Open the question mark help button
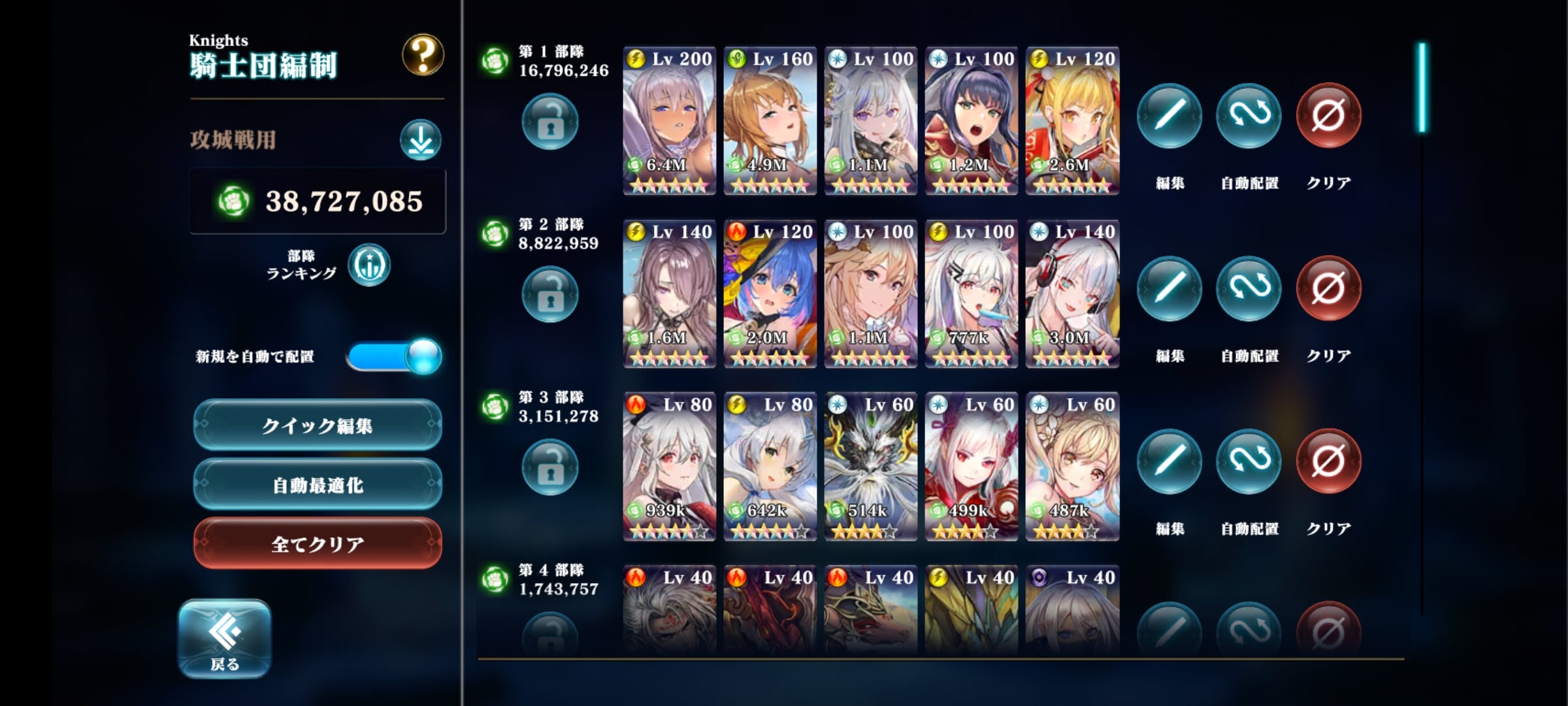This screenshot has height=706, width=1568. tap(422, 55)
